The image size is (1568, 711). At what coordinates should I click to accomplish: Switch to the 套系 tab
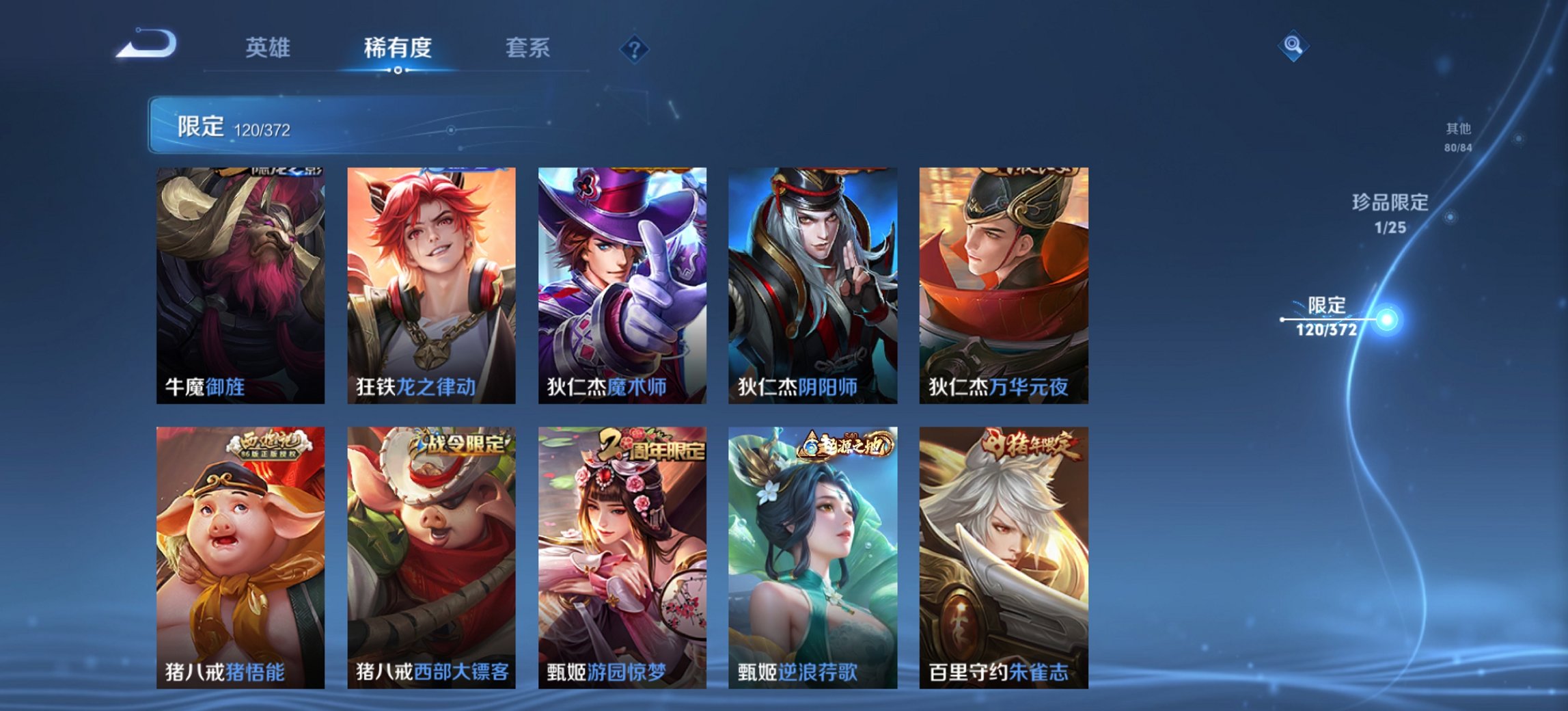pos(527,48)
